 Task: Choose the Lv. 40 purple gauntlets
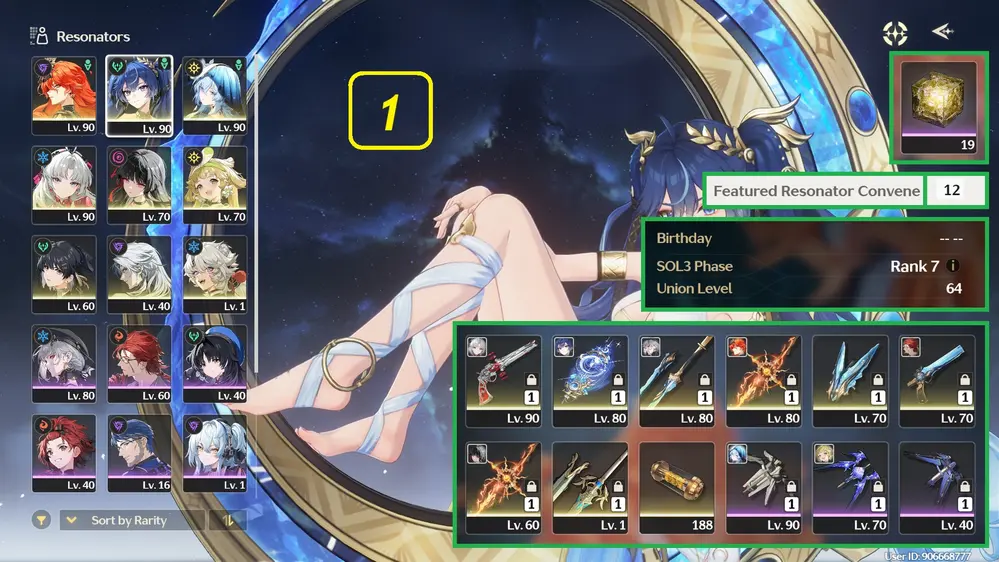point(937,479)
